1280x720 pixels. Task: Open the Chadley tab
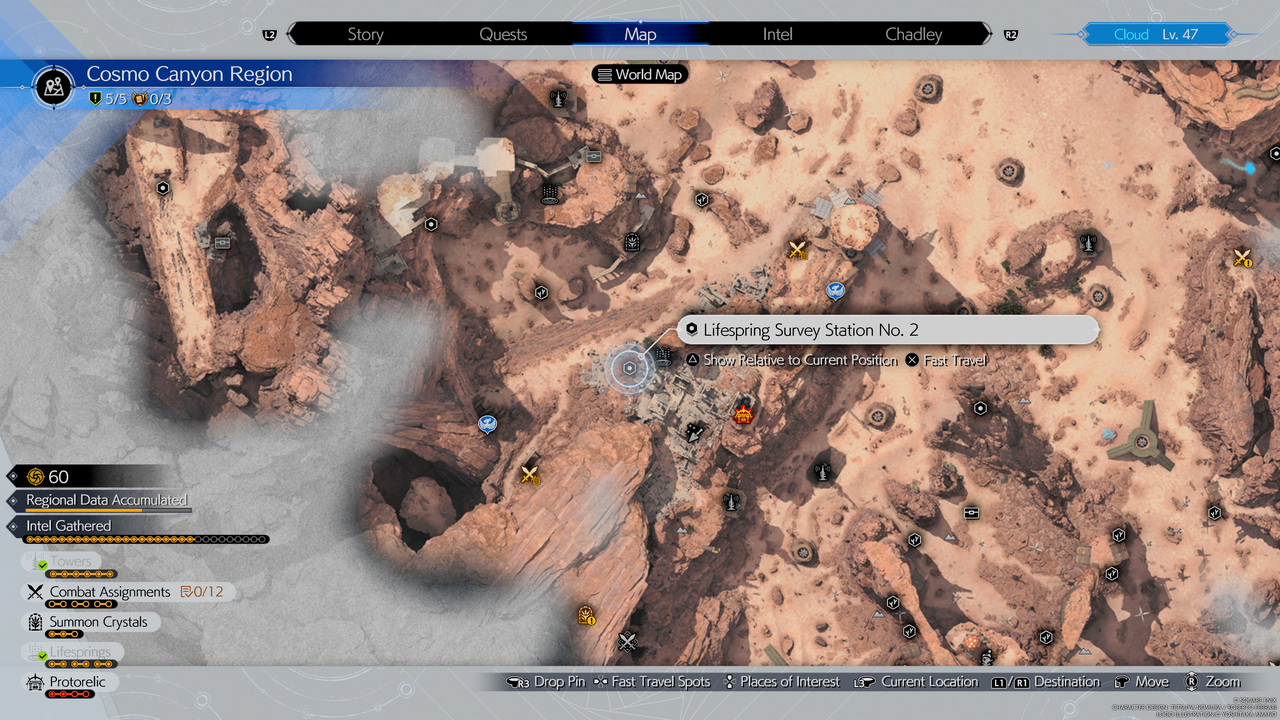pos(913,34)
